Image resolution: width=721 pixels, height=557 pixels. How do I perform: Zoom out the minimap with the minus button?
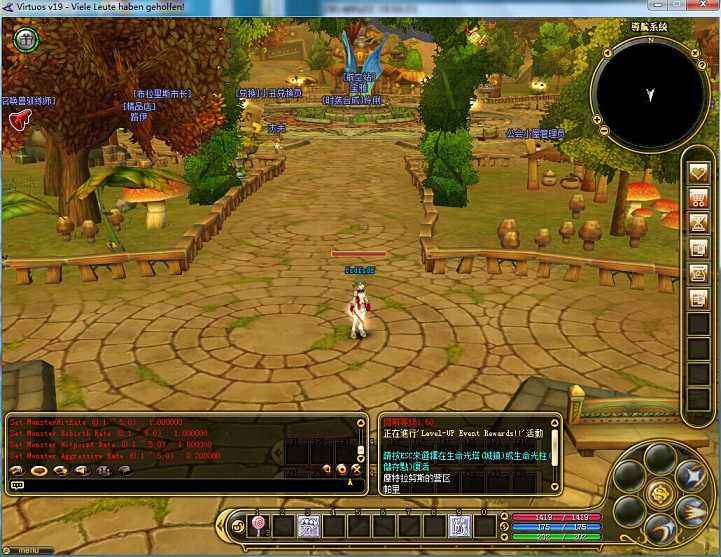[603, 130]
